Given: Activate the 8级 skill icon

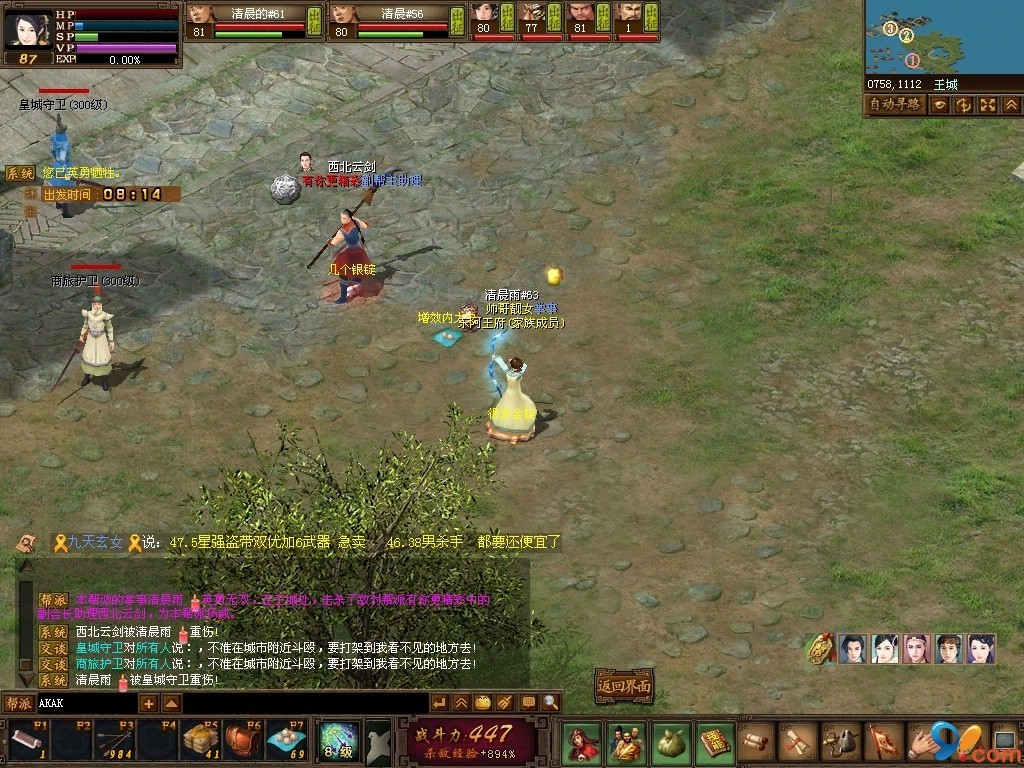Looking at the screenshot, I should pos(337,742).
